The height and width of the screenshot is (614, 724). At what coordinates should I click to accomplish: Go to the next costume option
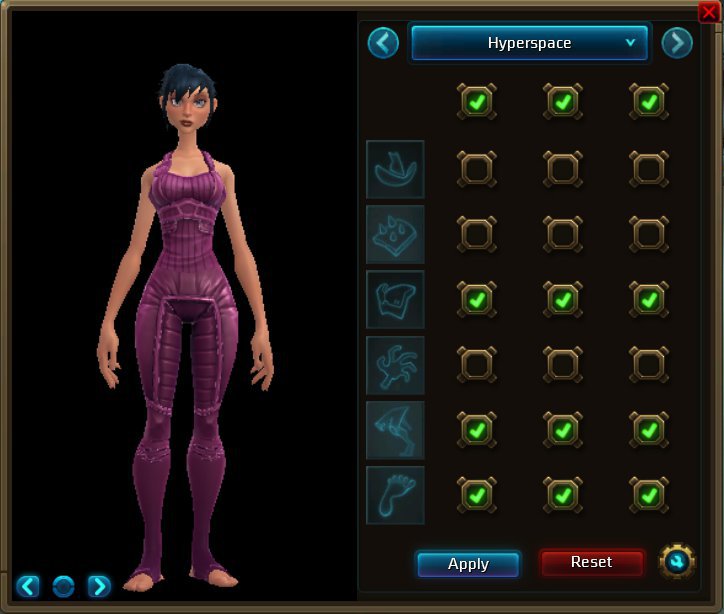(x=677, y=43)
